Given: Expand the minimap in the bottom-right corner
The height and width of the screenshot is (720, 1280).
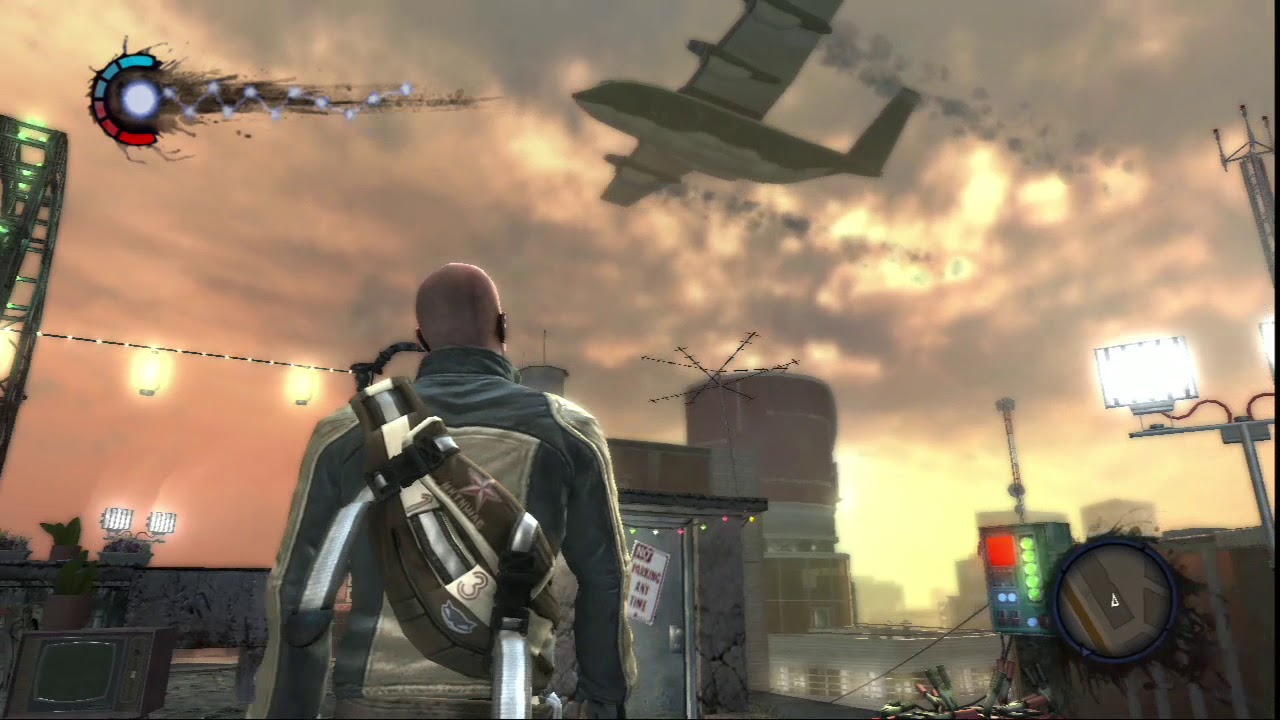Looking at the screenshot, I should [x=1113, y=600].
